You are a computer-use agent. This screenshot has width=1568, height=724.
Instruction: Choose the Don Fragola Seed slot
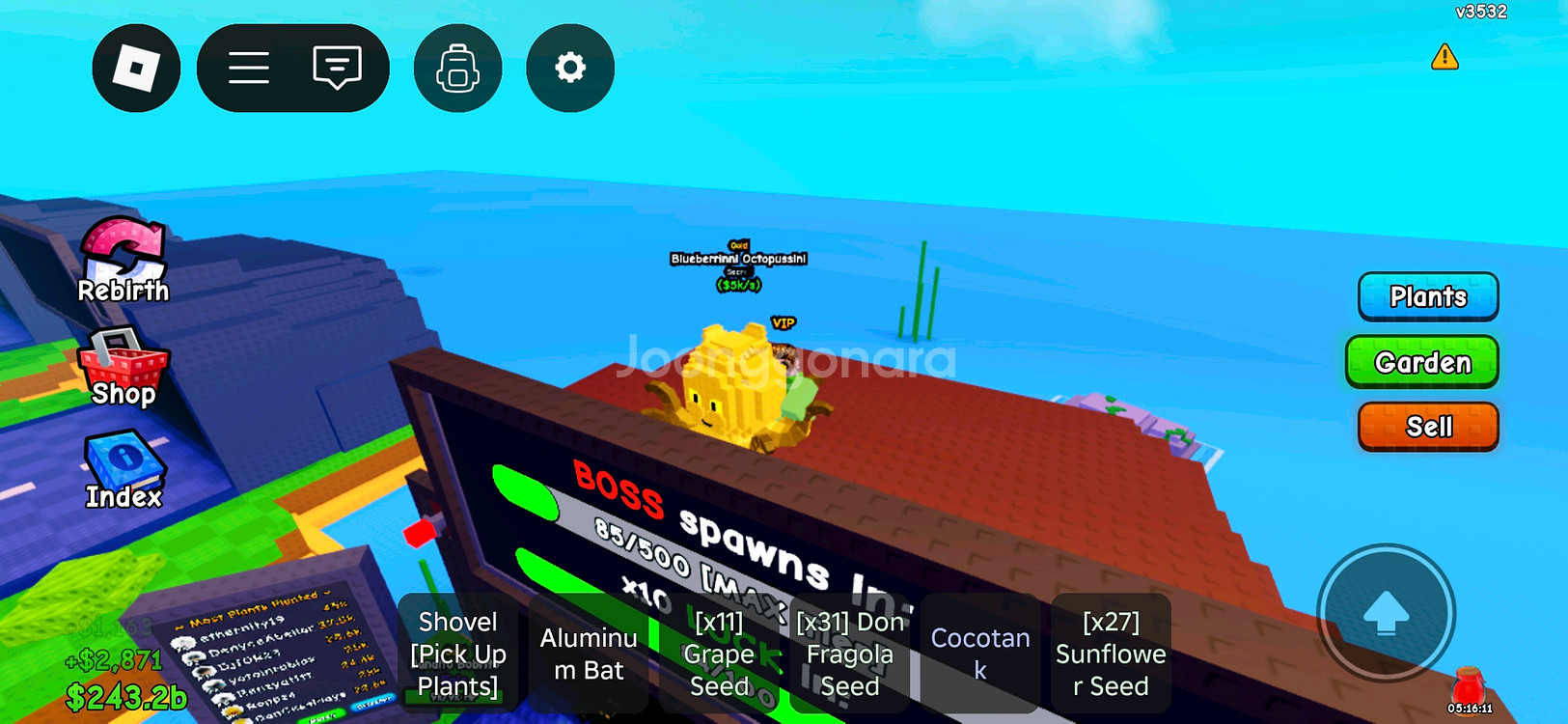tap(850, 654)
